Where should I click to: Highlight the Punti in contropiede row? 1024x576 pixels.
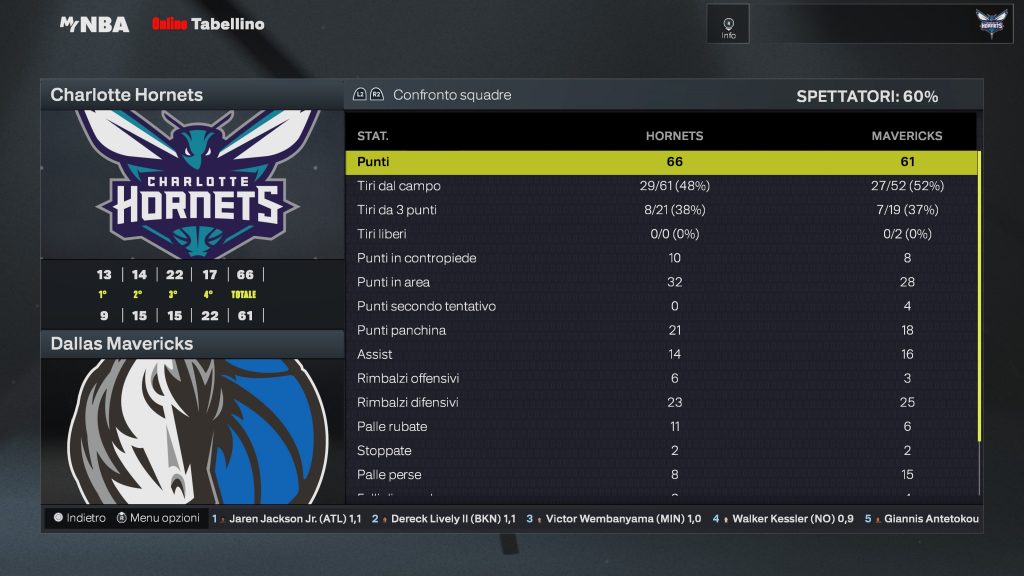pos(660,258)
